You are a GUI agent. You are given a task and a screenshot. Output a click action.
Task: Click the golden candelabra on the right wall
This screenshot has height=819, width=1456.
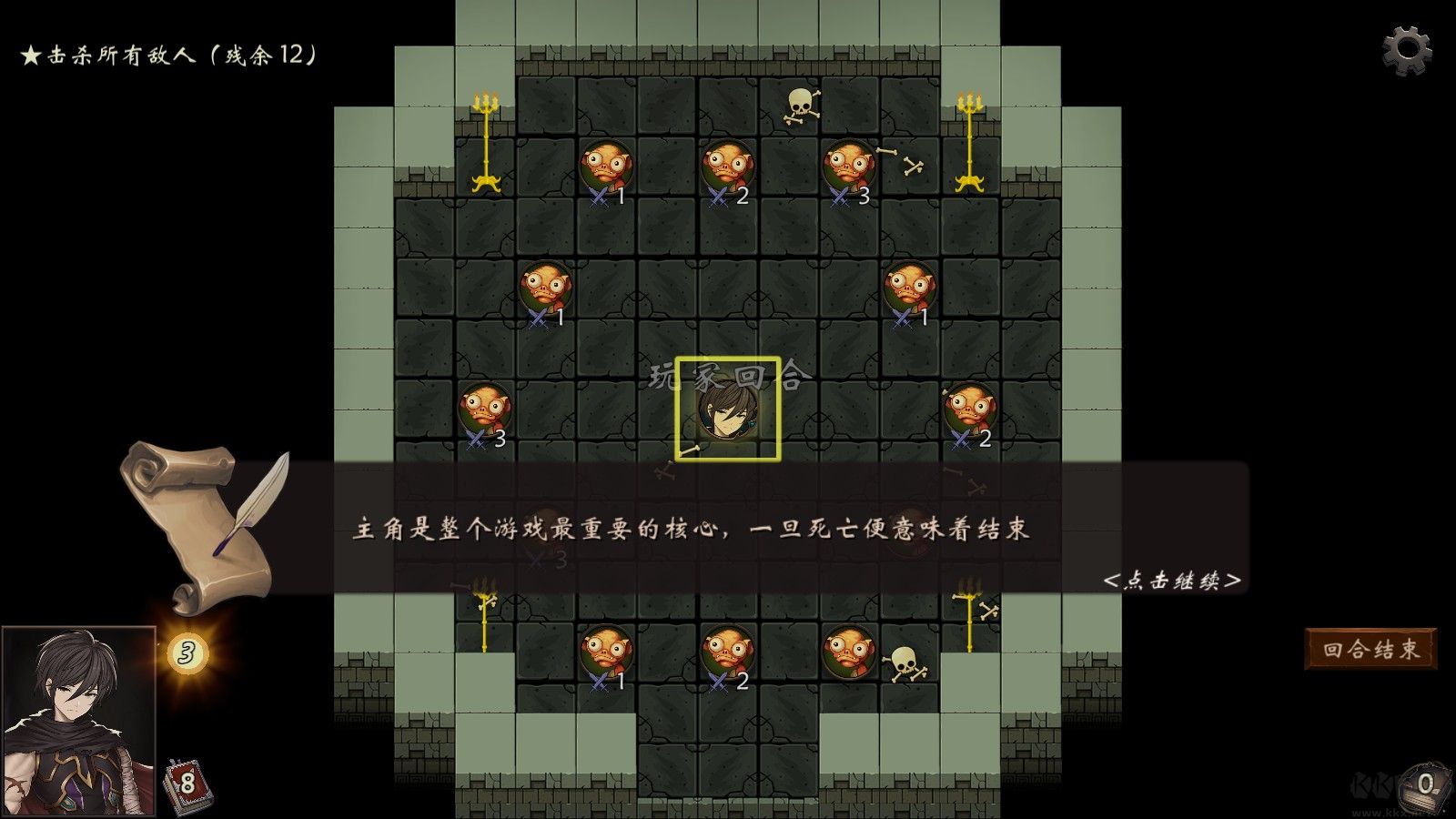[x=972, y=141]
